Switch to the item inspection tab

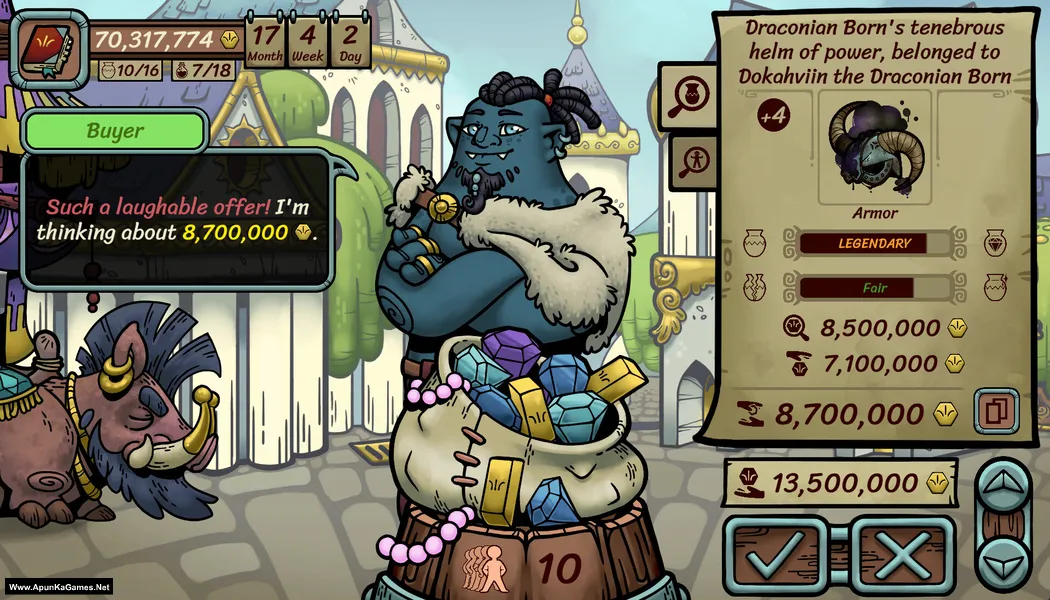pyautogui.click(x=688, y=97)
